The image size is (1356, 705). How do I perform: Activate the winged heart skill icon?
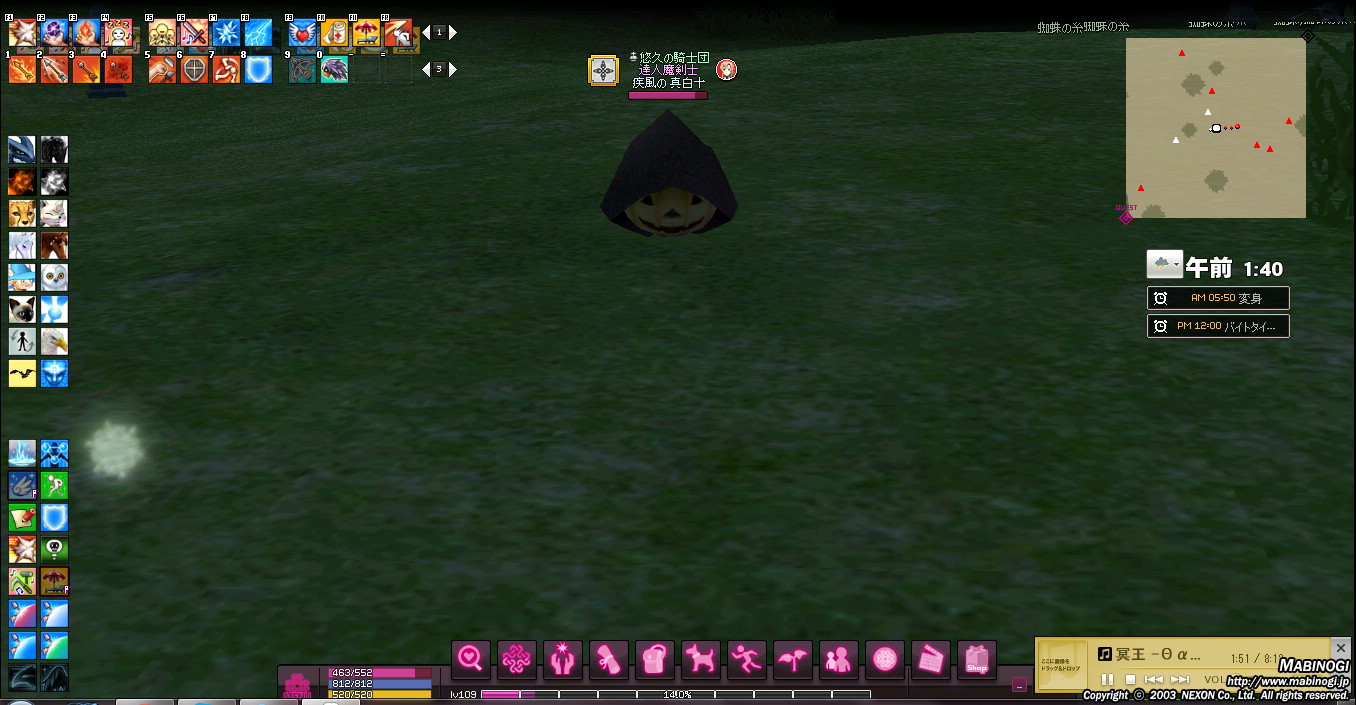pos(302,33)
